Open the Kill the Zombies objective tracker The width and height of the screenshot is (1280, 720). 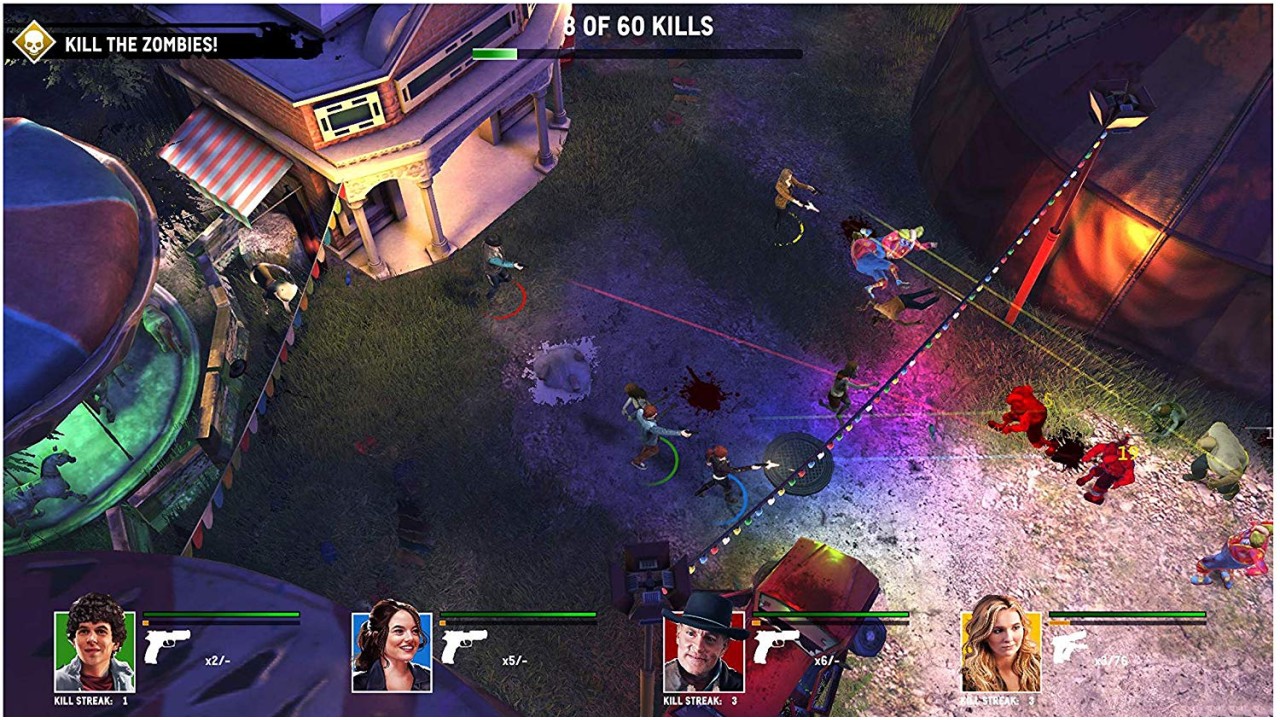pyautogui.click(x=141, y=45)
